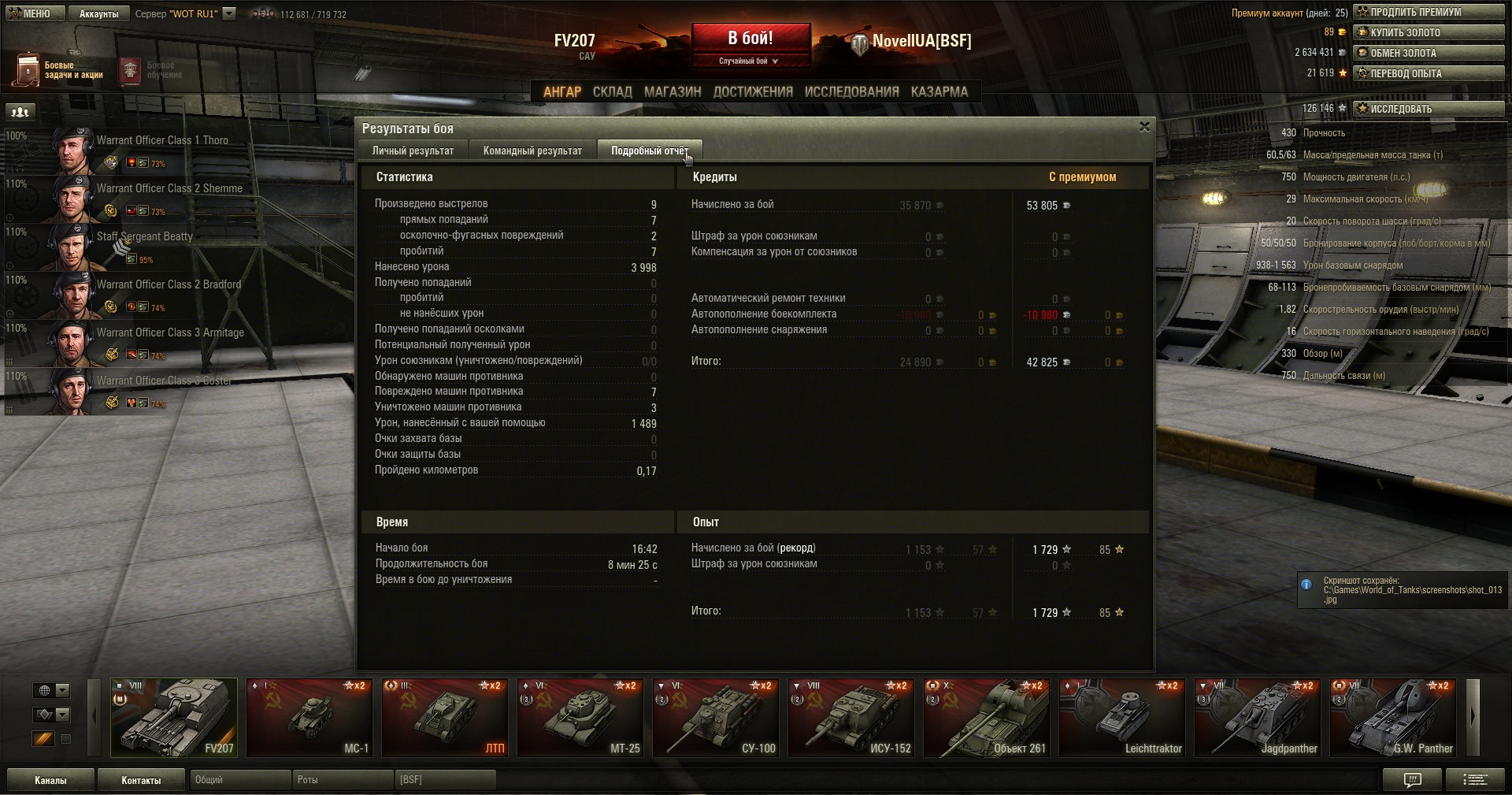Select the Объект 261 vehicle
Viewport: 1512px width, 795px height.
[986, 717]
